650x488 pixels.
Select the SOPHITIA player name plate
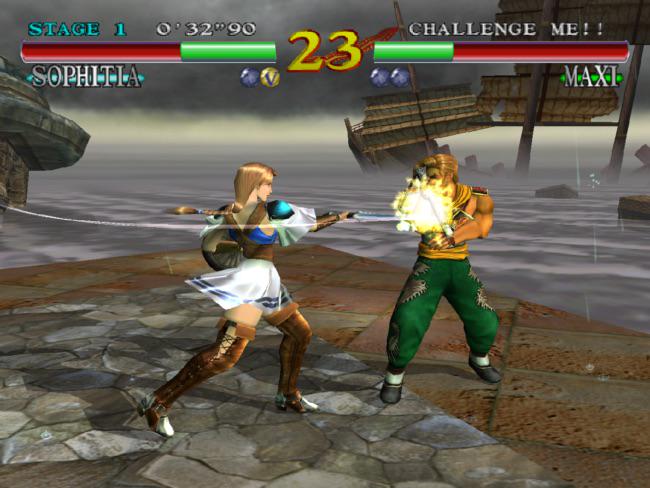(x=85, y=77)
